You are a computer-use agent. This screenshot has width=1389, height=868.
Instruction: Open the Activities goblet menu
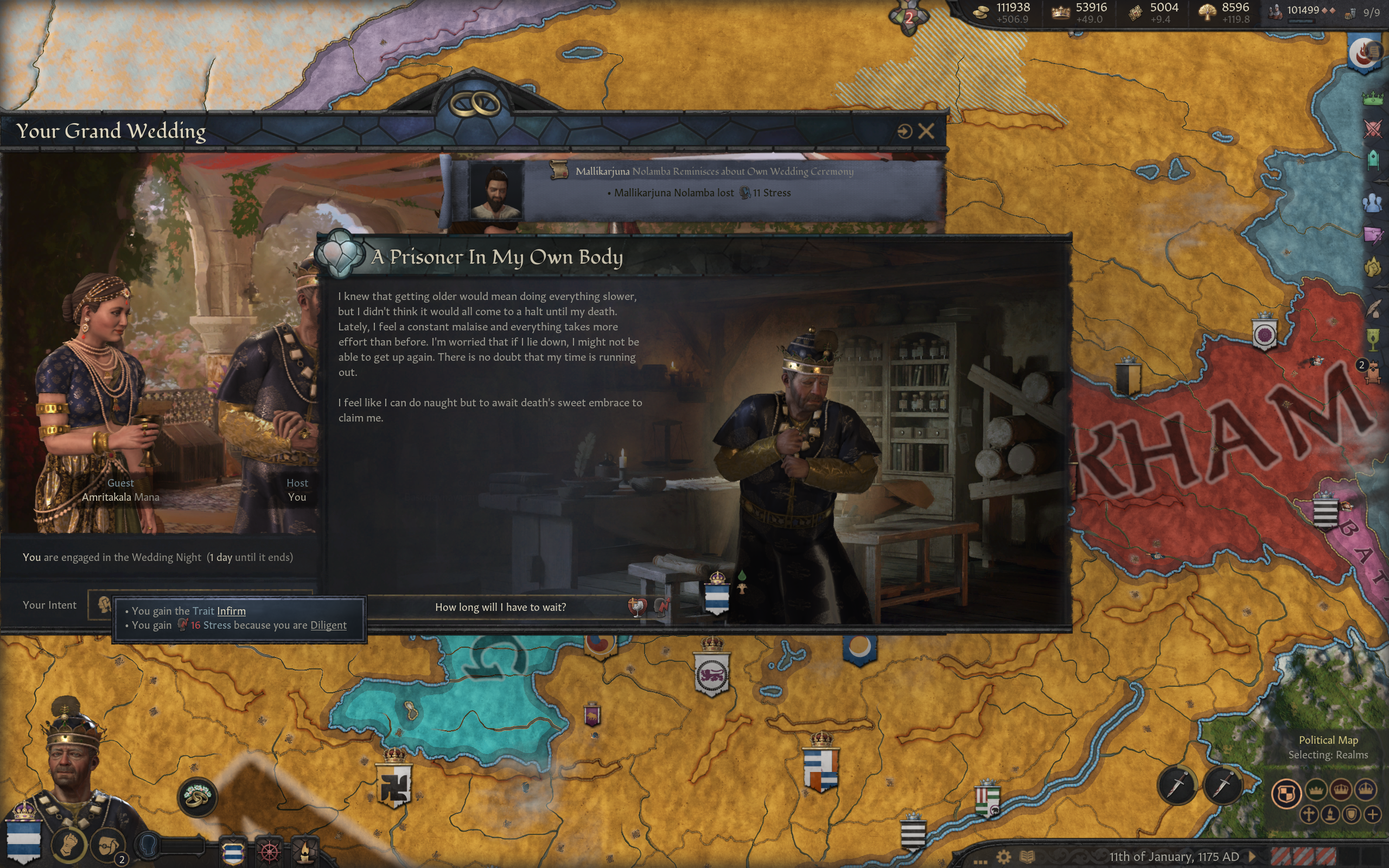[x=1372, y=340]
